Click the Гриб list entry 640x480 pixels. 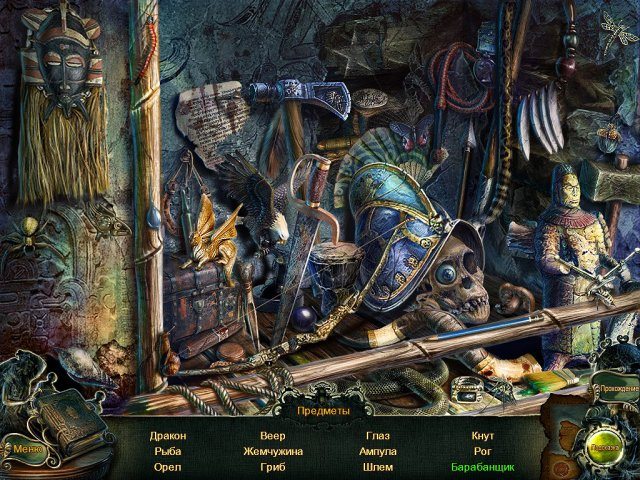coord(272,467)
